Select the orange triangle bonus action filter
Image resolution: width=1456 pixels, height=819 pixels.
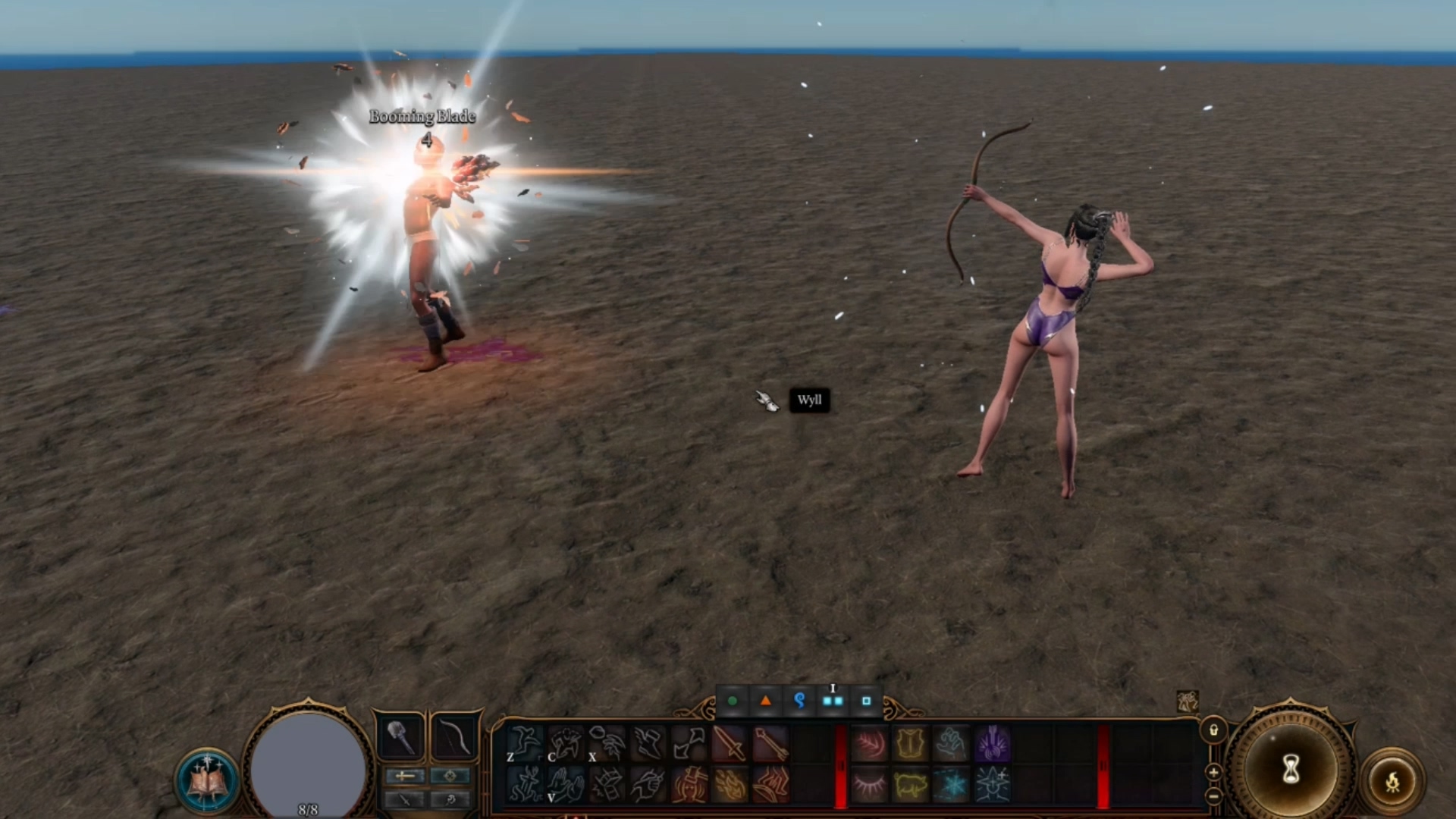766,701
